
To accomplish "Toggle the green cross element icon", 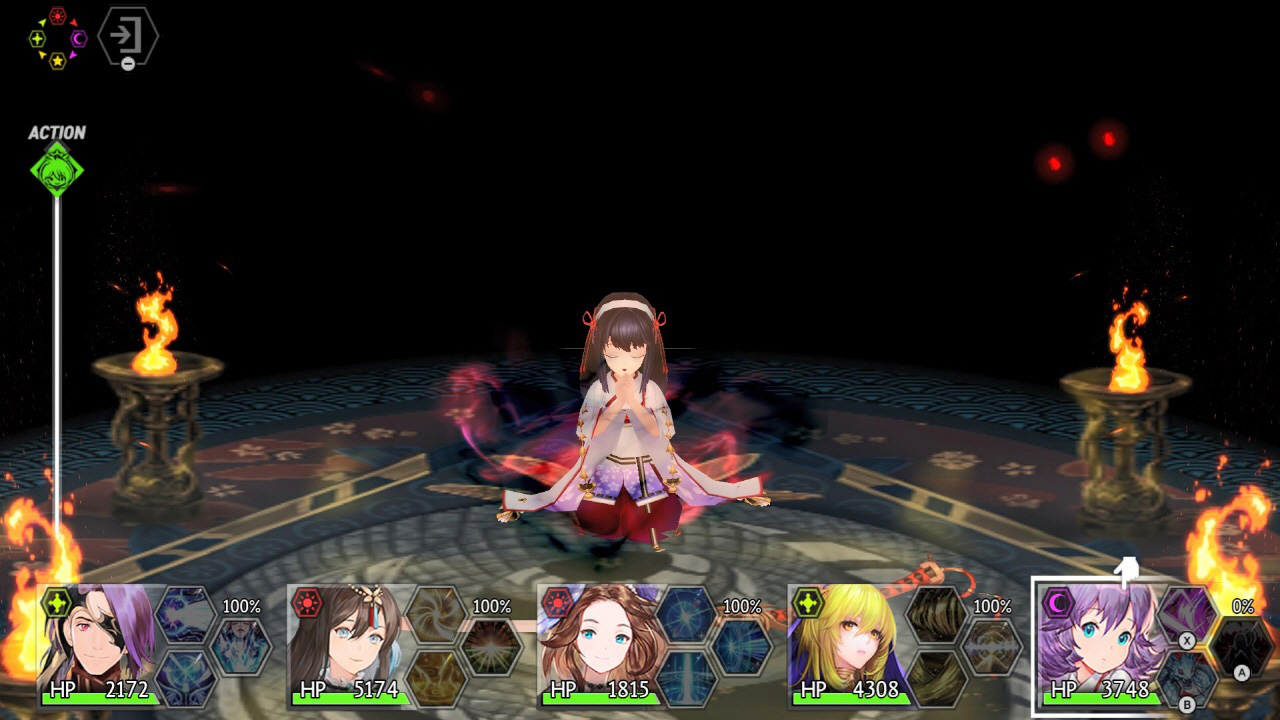I will (x=37, y=37).
